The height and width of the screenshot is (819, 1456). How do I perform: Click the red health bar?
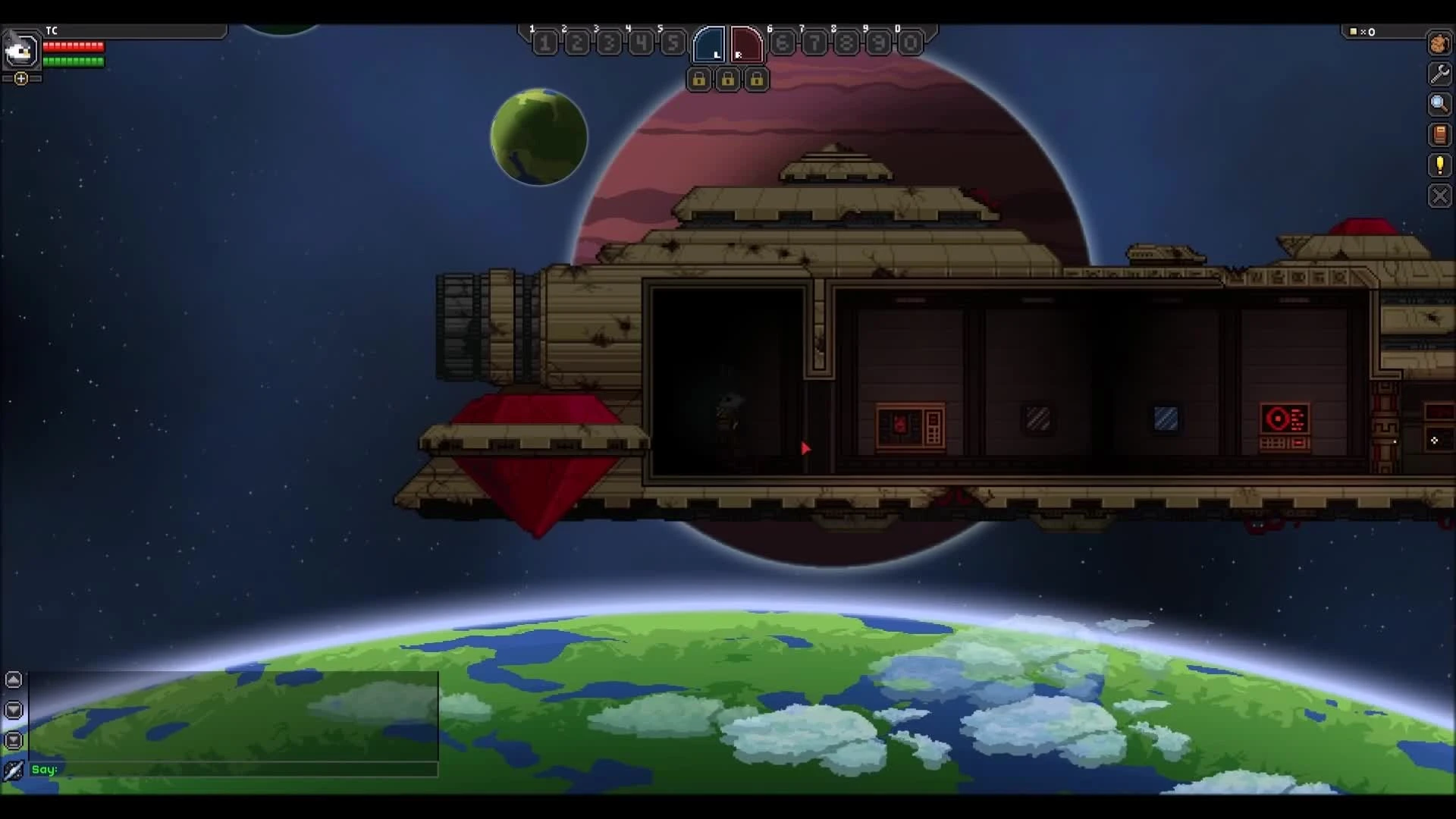coord(73,46)
